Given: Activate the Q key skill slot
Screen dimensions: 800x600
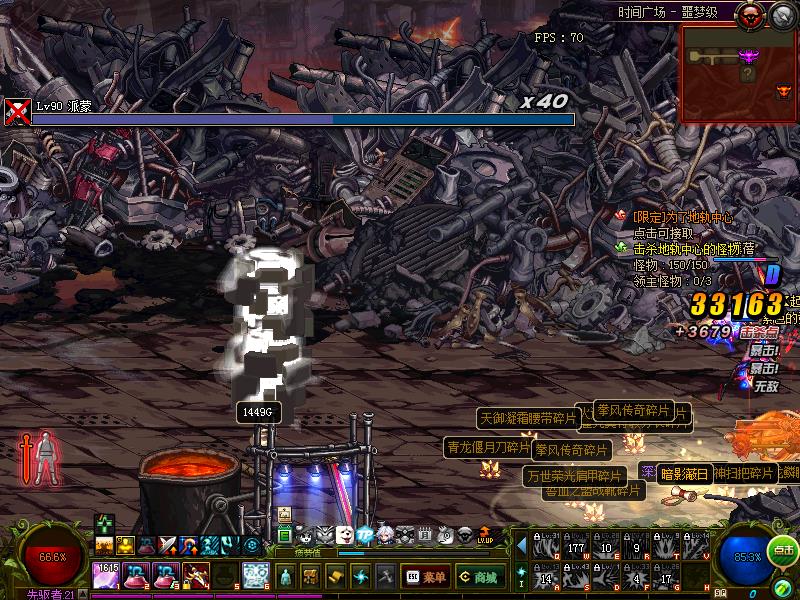Looking at the screenshot, I should 546,545.
